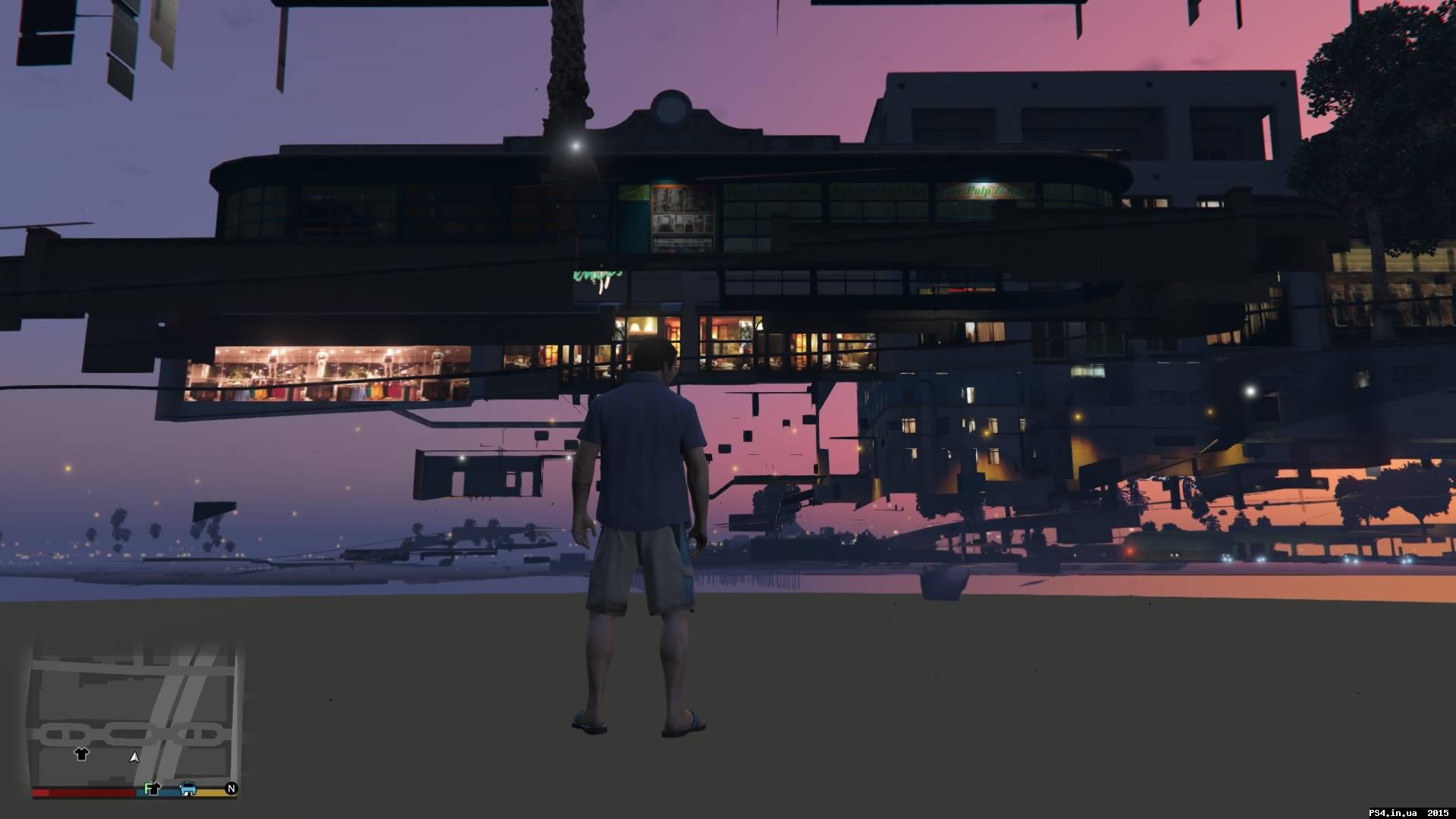Click the red health bar under the minimap
This screenshot has width=1456, height=819.
tap(83, 791)
